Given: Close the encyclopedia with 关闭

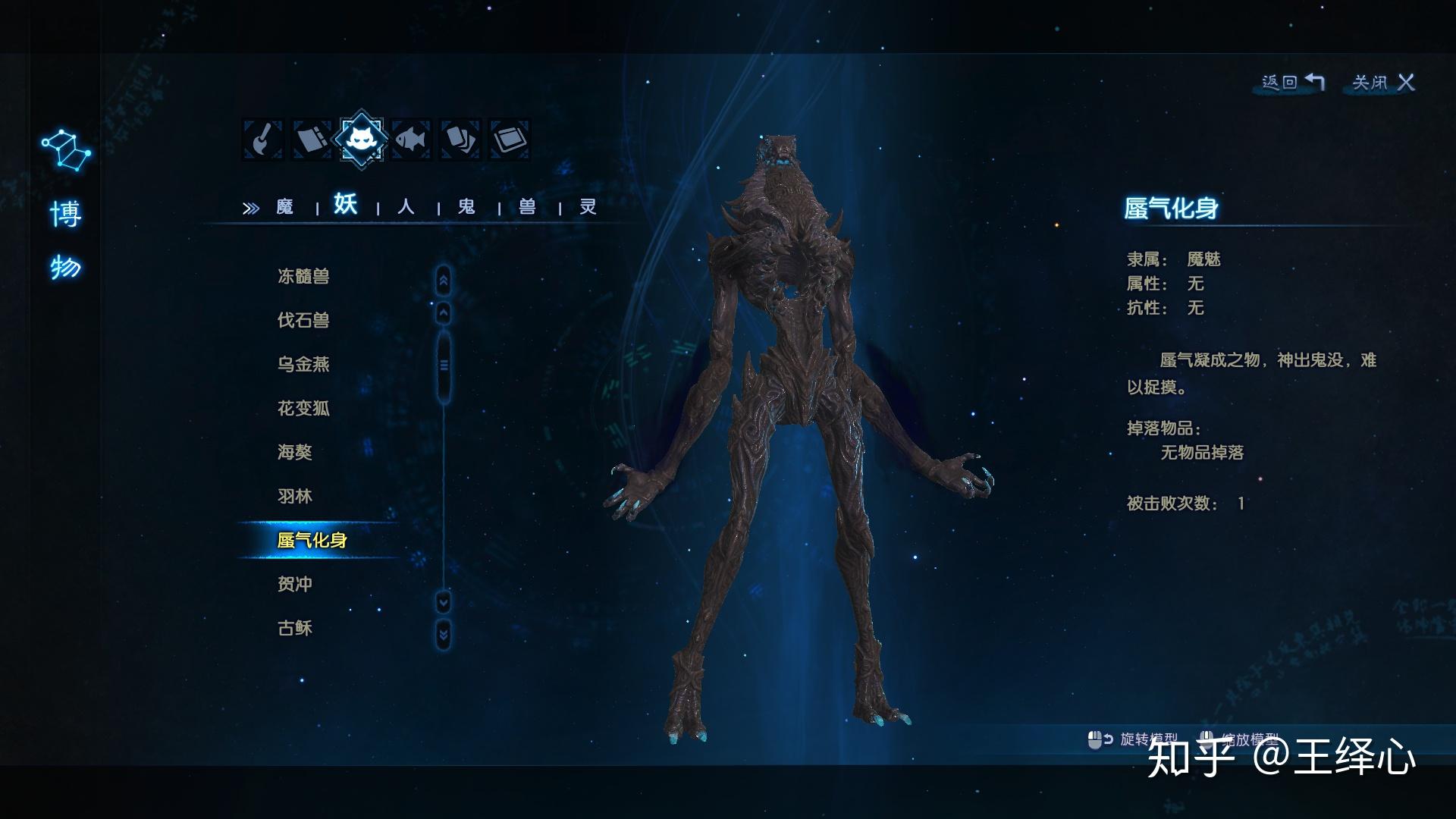Looking at the screenshot, I should coord(1383,83).
